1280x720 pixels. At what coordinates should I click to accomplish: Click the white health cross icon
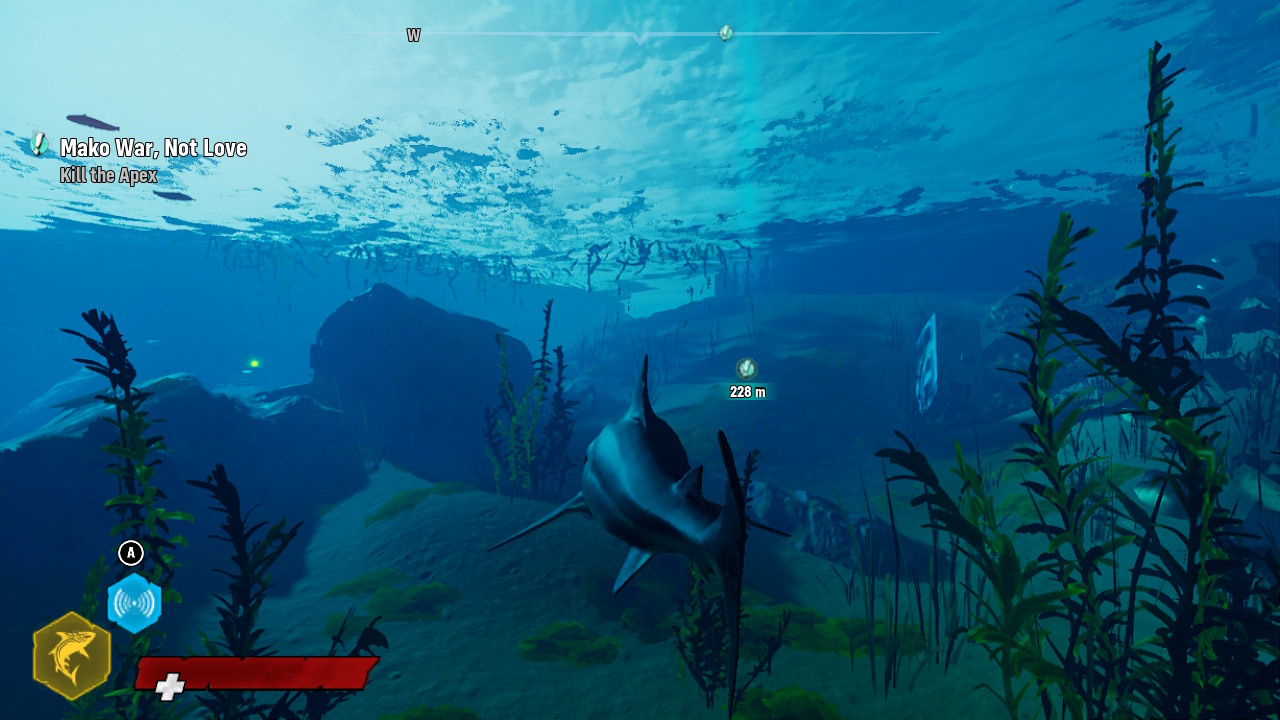(x=170, y=686)
